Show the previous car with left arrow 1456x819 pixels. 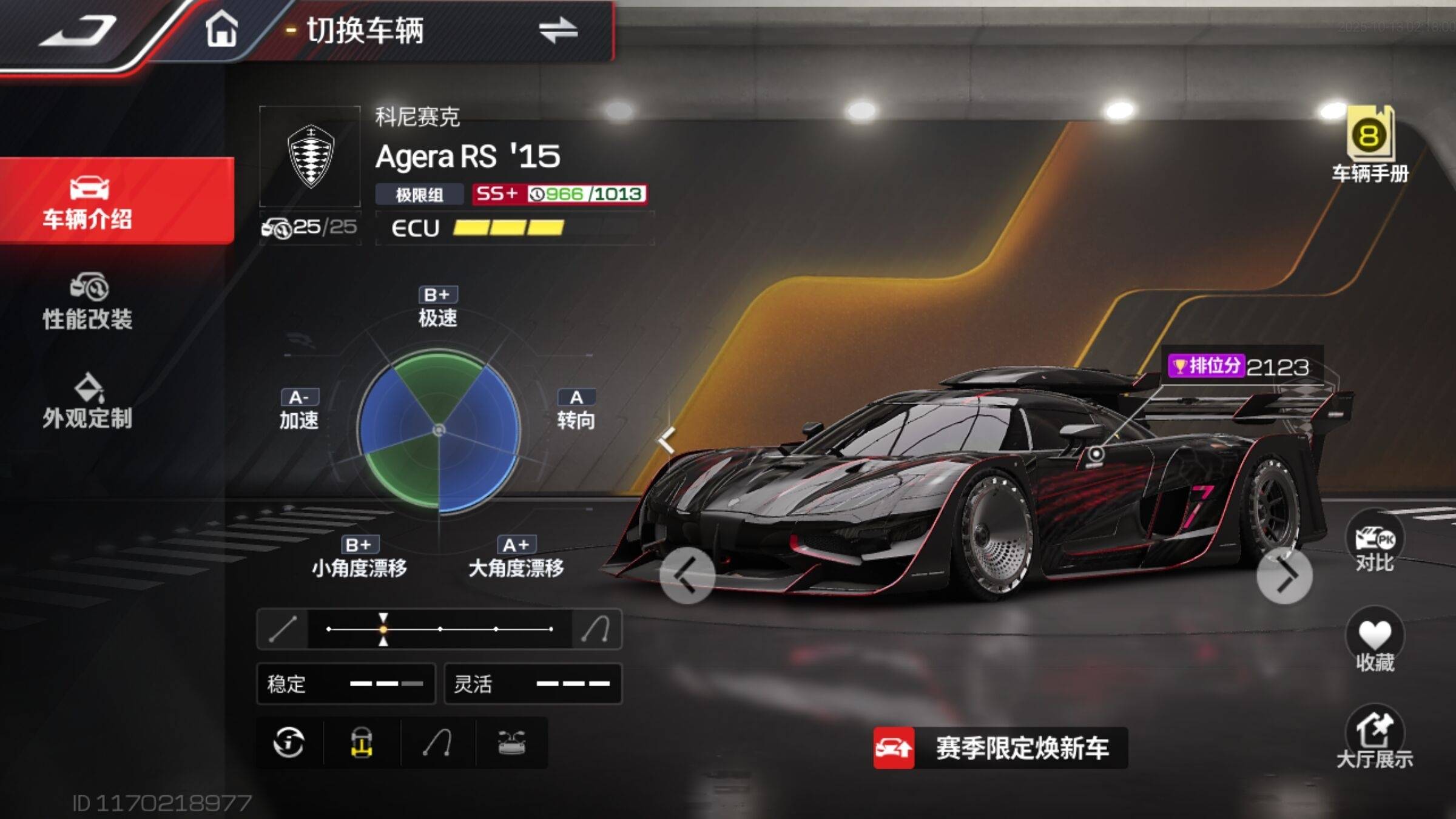tap(687, 576)
